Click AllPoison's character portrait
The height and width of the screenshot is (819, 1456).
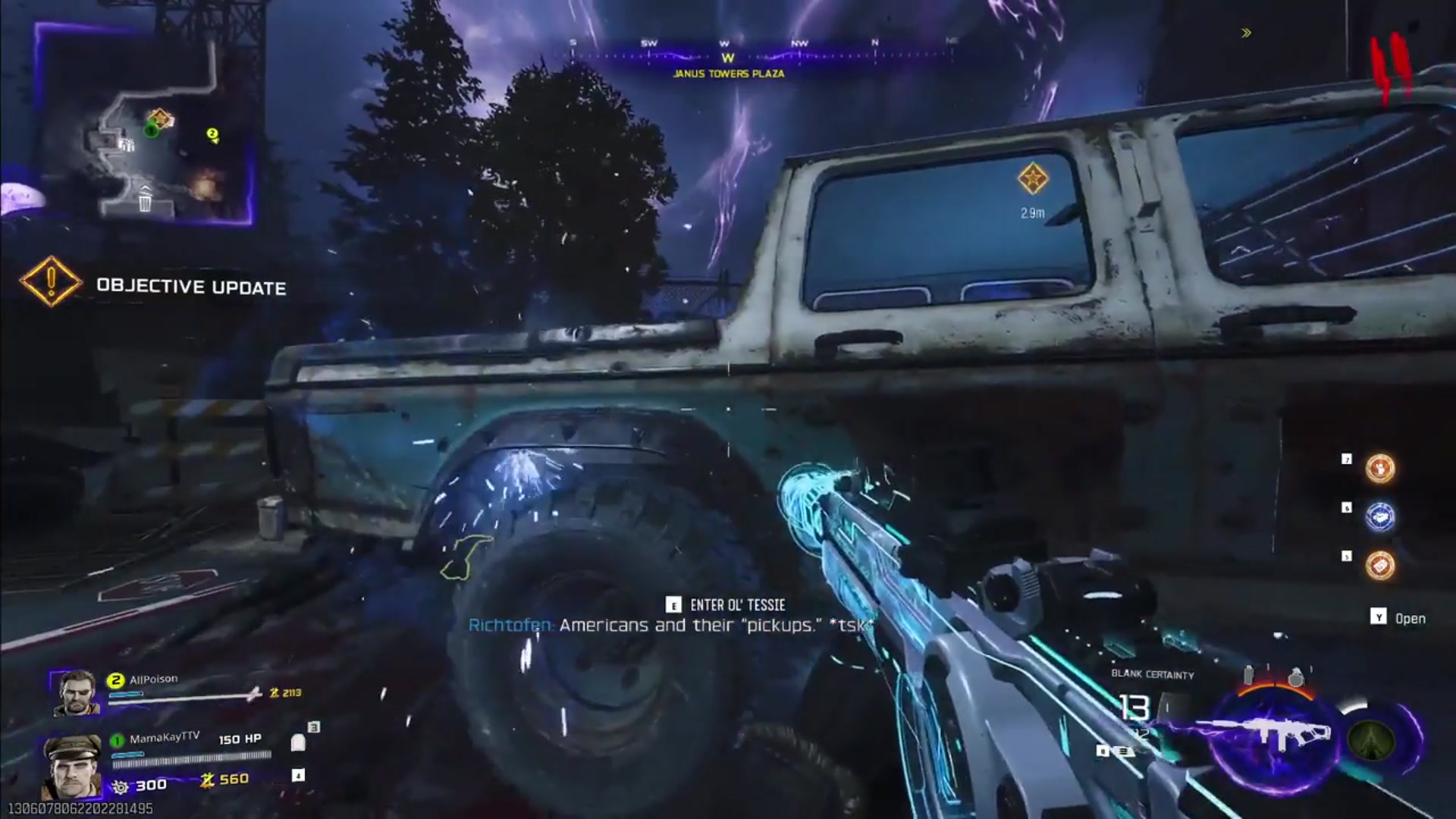(x=77, y=694)
